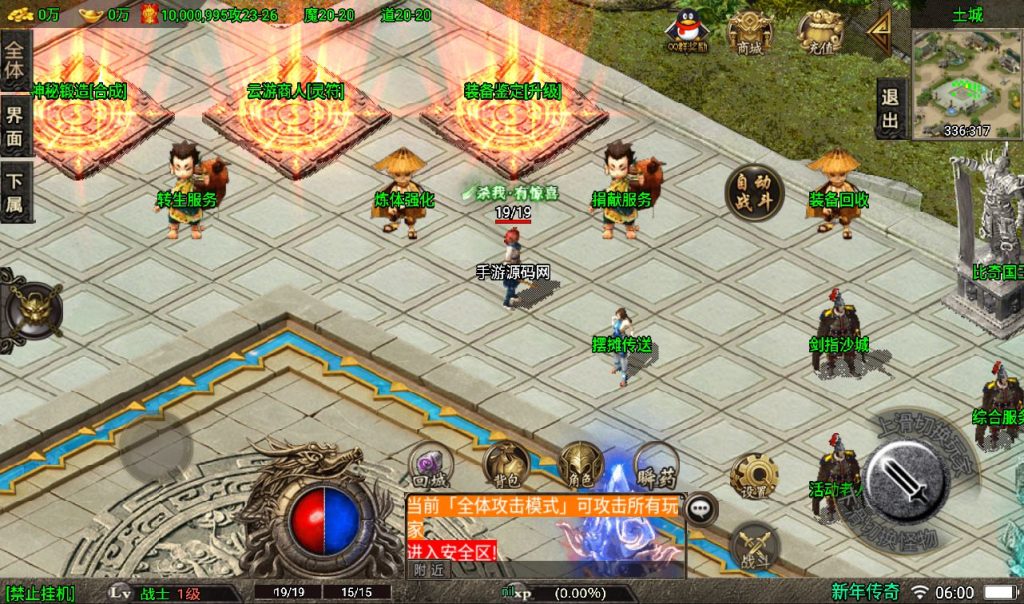Open the 商城 shop icon
1024x604 pixels.
click(749, 32)
